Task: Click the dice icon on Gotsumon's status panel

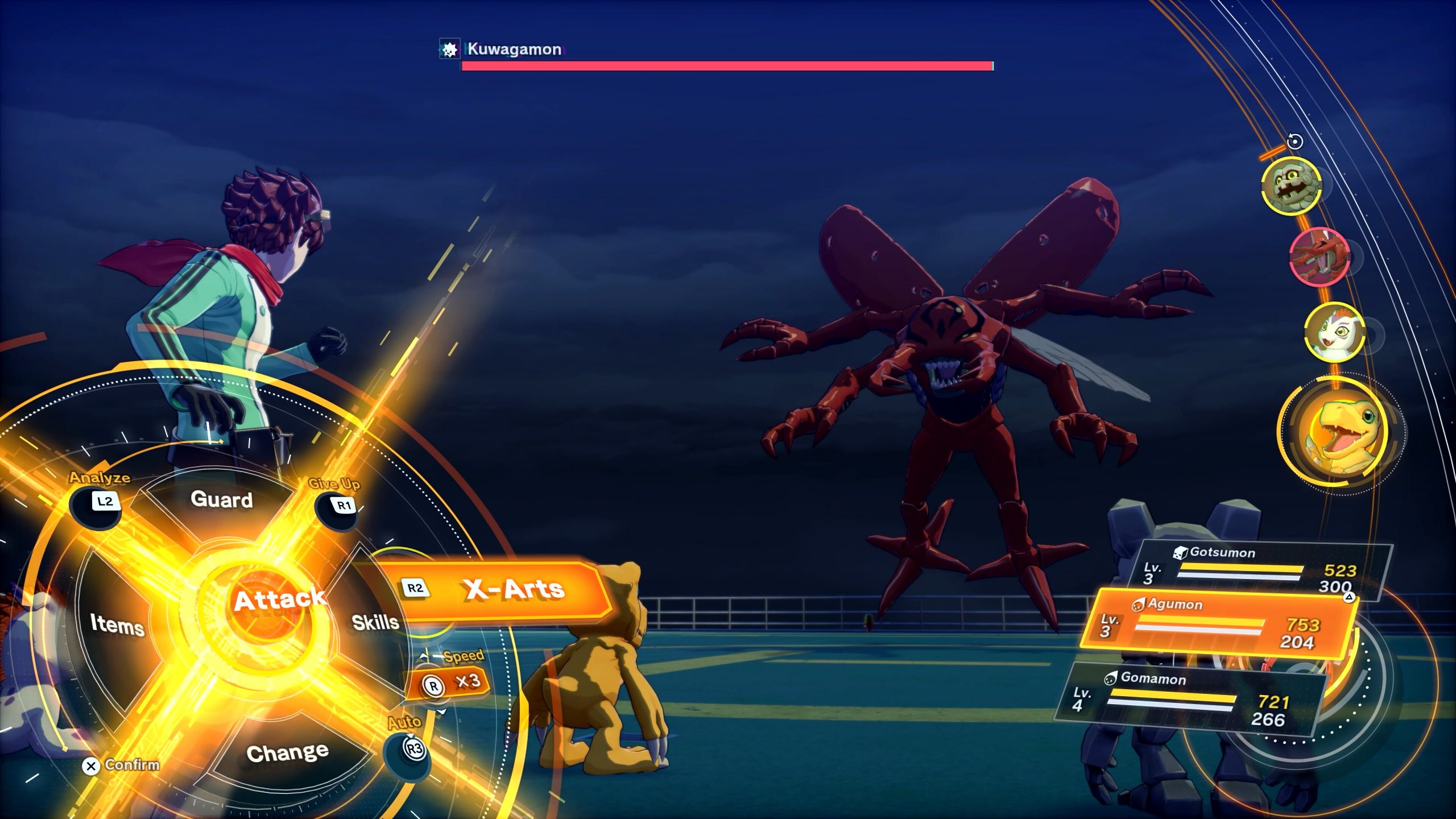Action: point(1181,552)
